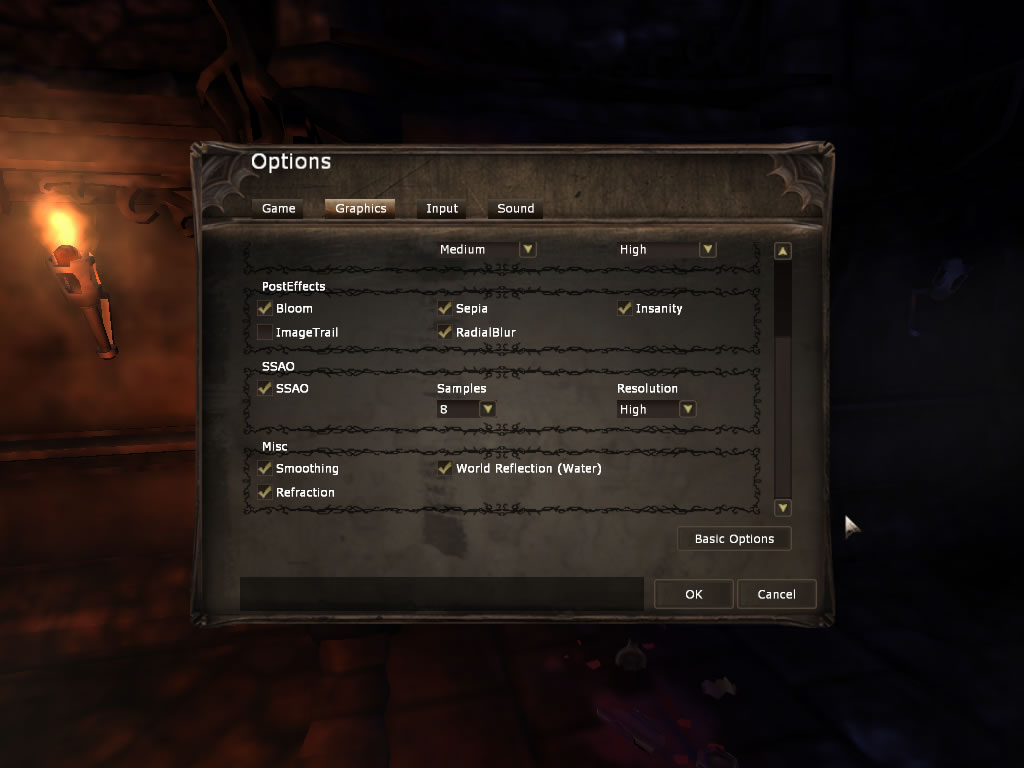Disable the Sepia effect checkbox
The width and height of the screenshot is (1024, 768).
tap(445, 309)
